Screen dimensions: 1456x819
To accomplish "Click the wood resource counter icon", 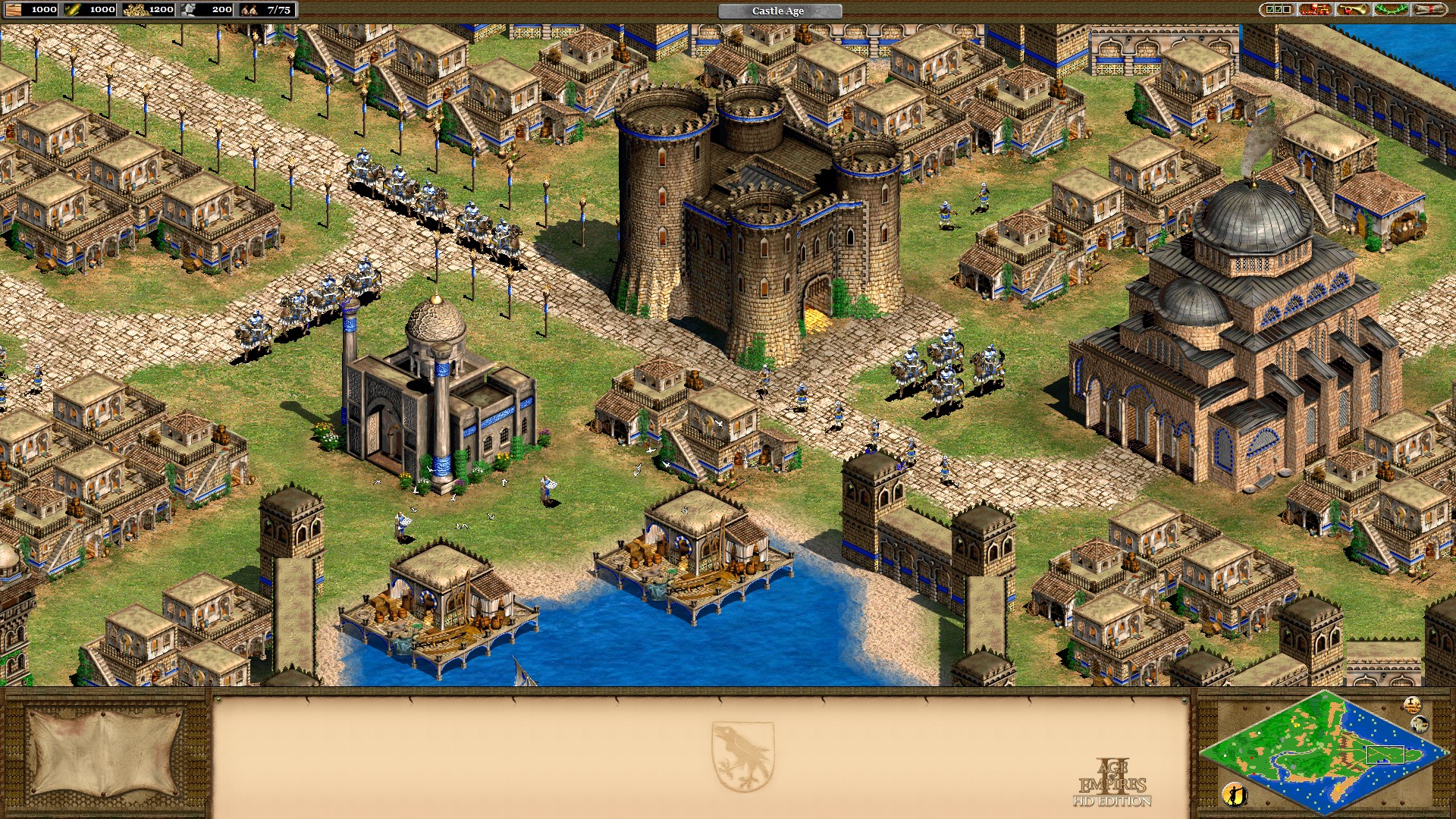I will pos(14,10).
